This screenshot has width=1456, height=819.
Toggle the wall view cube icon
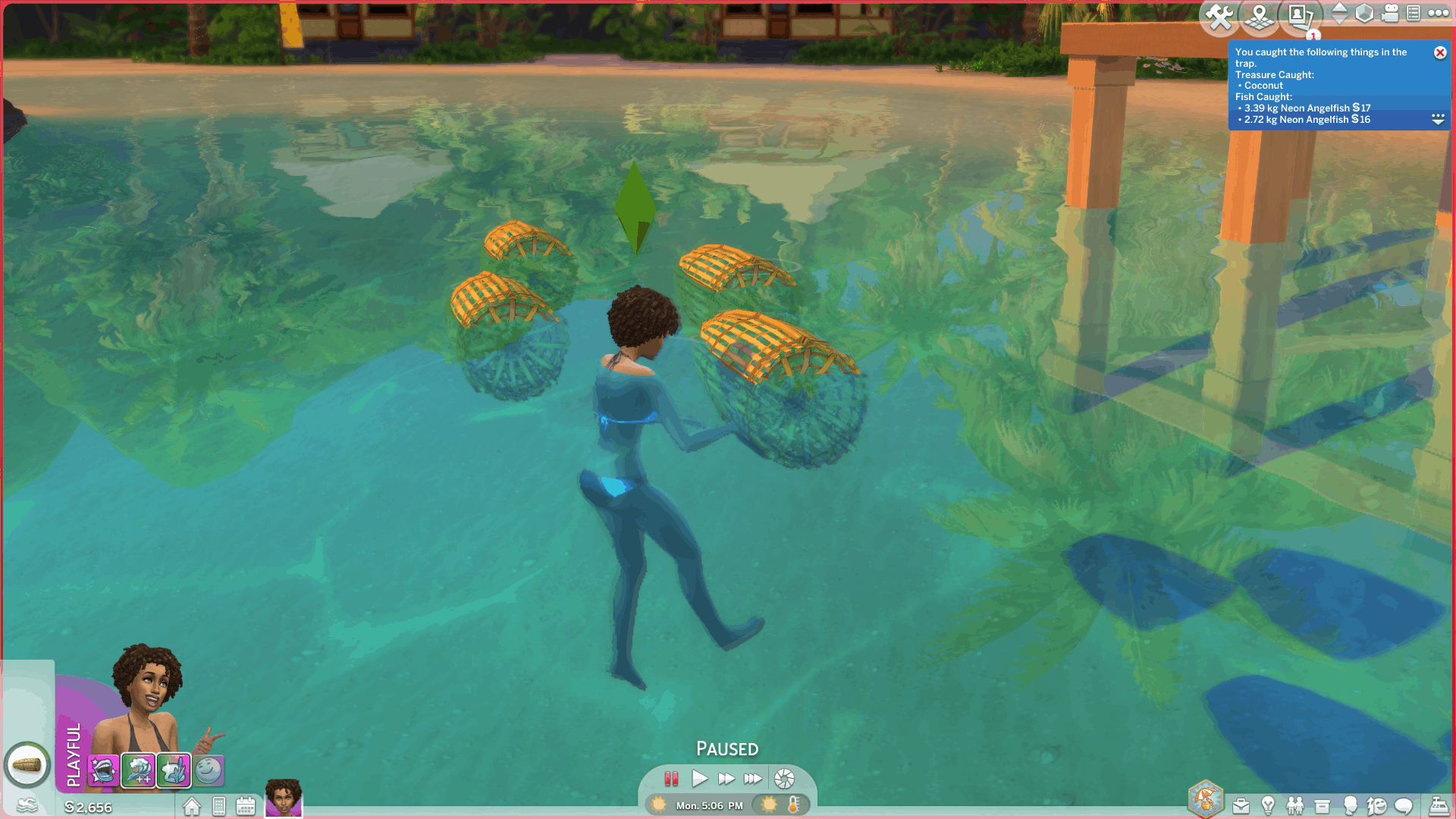pos(1364,14)
